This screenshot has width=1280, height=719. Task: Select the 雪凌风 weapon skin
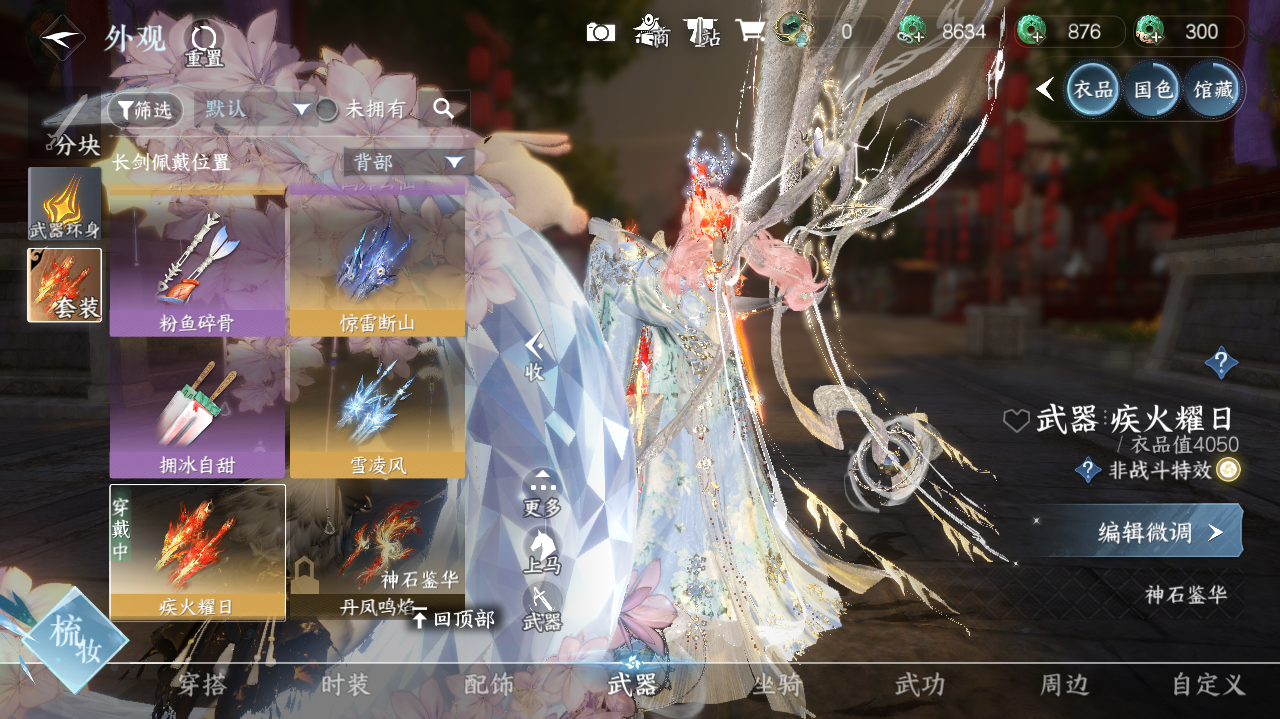(x=377, y=410)
